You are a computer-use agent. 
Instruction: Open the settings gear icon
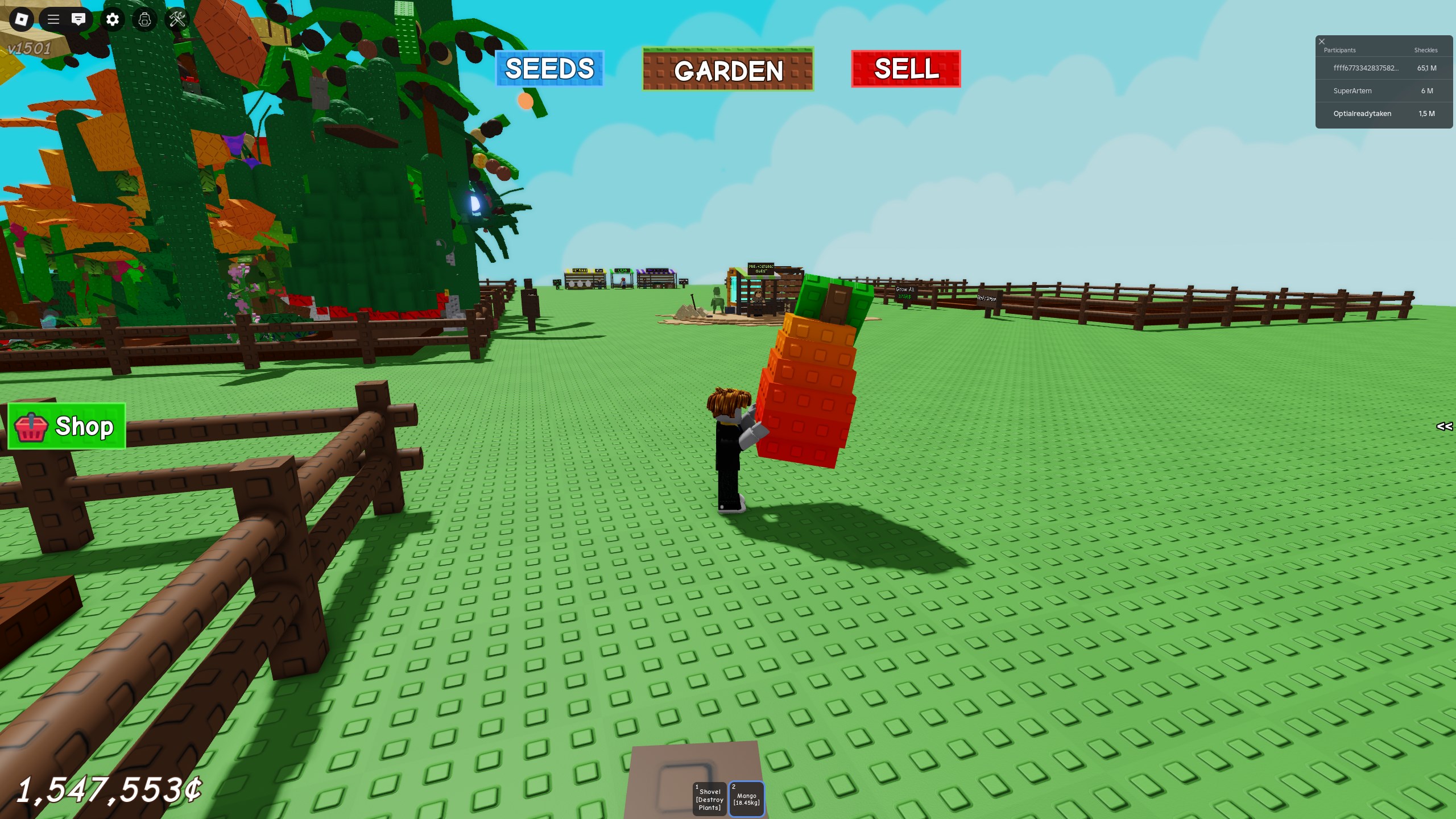[113, 20]
